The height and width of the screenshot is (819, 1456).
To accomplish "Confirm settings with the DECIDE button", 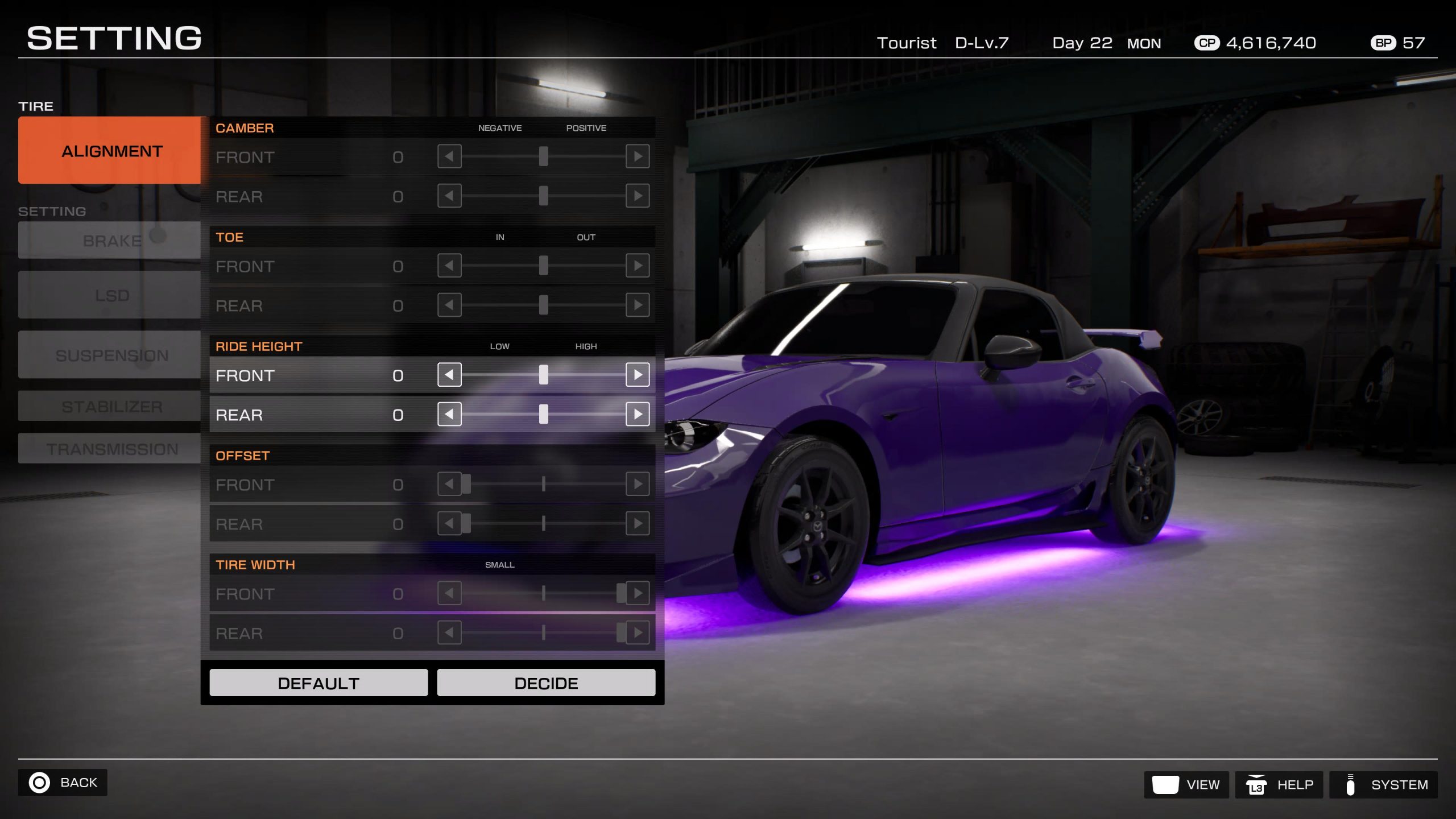I will click(546, 682).
